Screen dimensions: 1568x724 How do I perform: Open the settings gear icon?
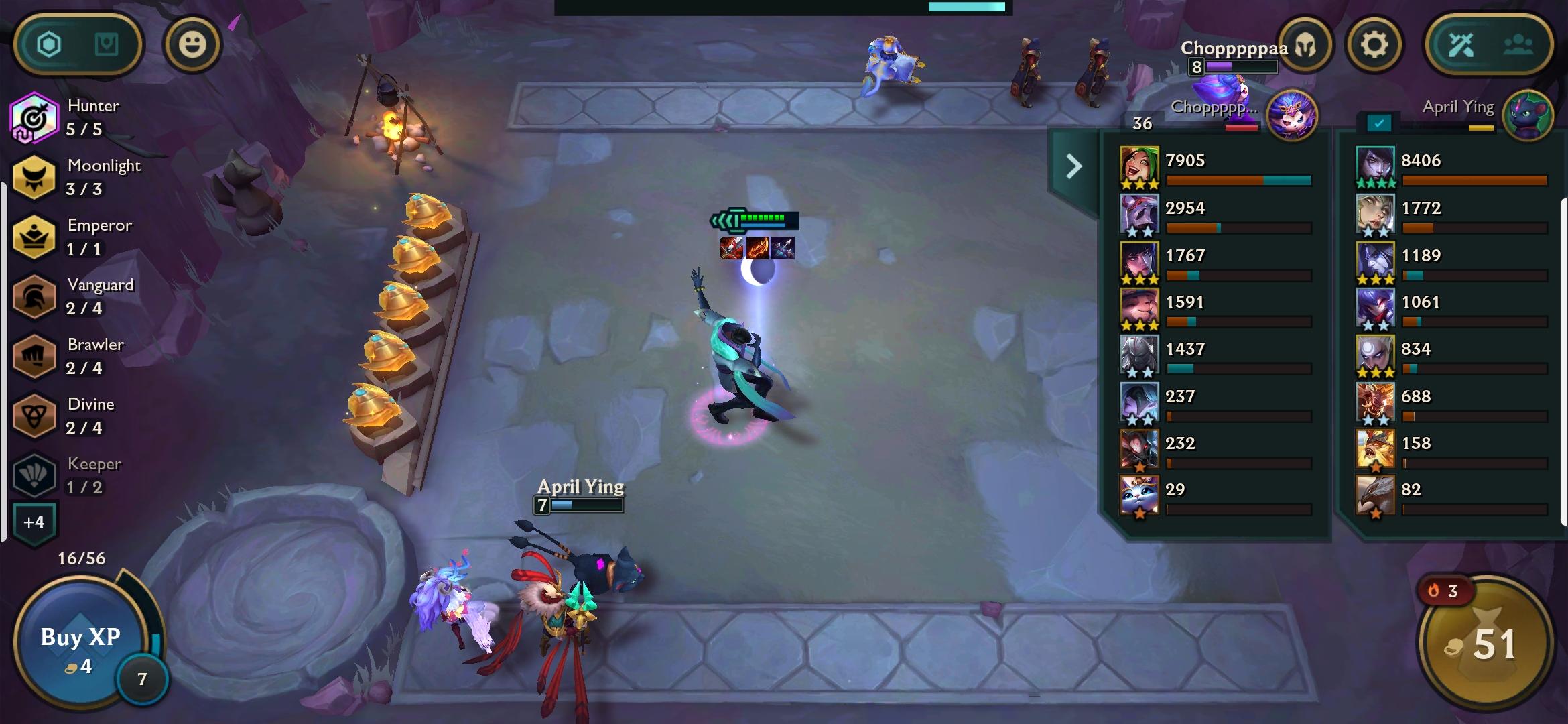click(1374, 42)
